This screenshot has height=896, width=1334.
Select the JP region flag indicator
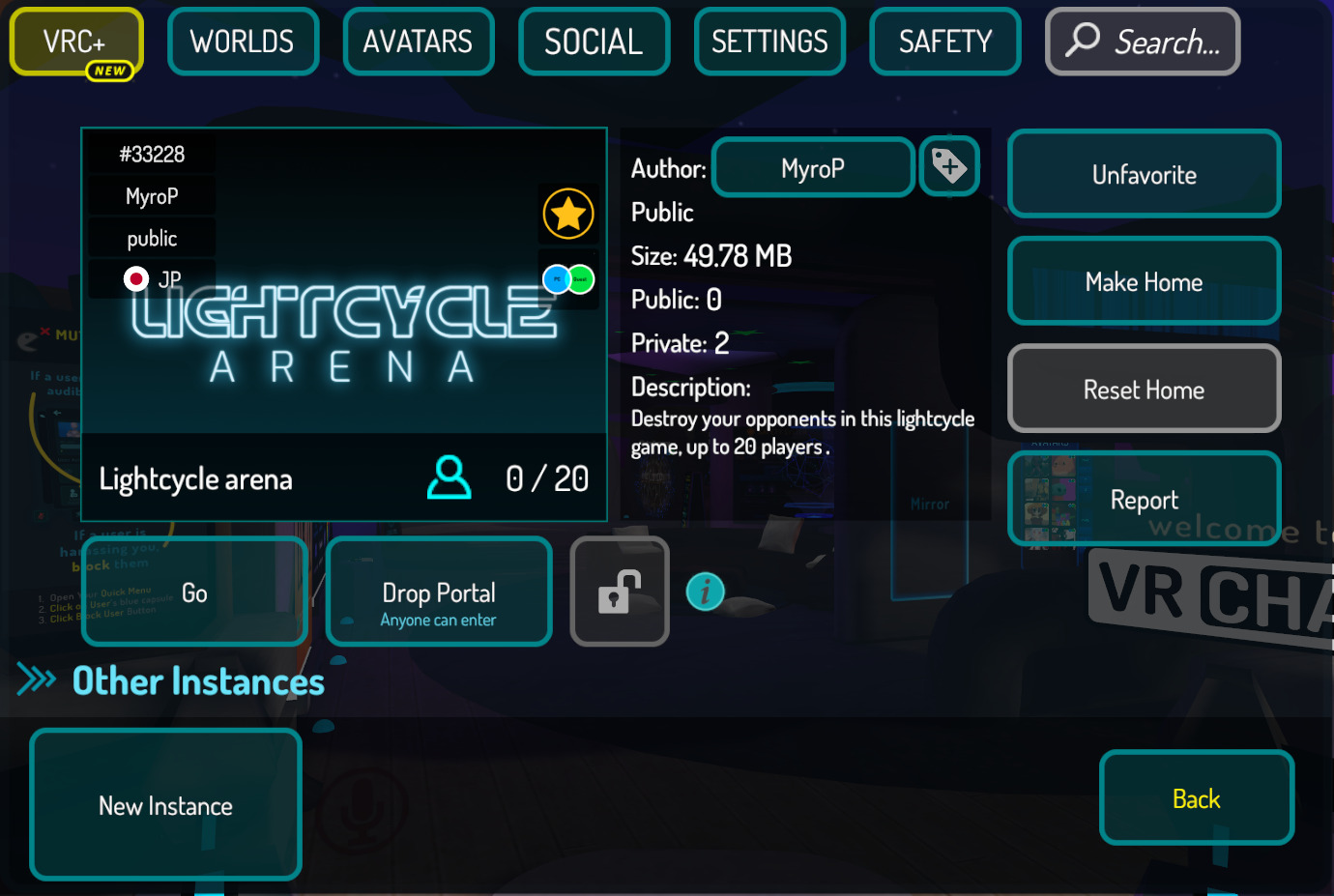pyautogui.click(x=136, y=278)
